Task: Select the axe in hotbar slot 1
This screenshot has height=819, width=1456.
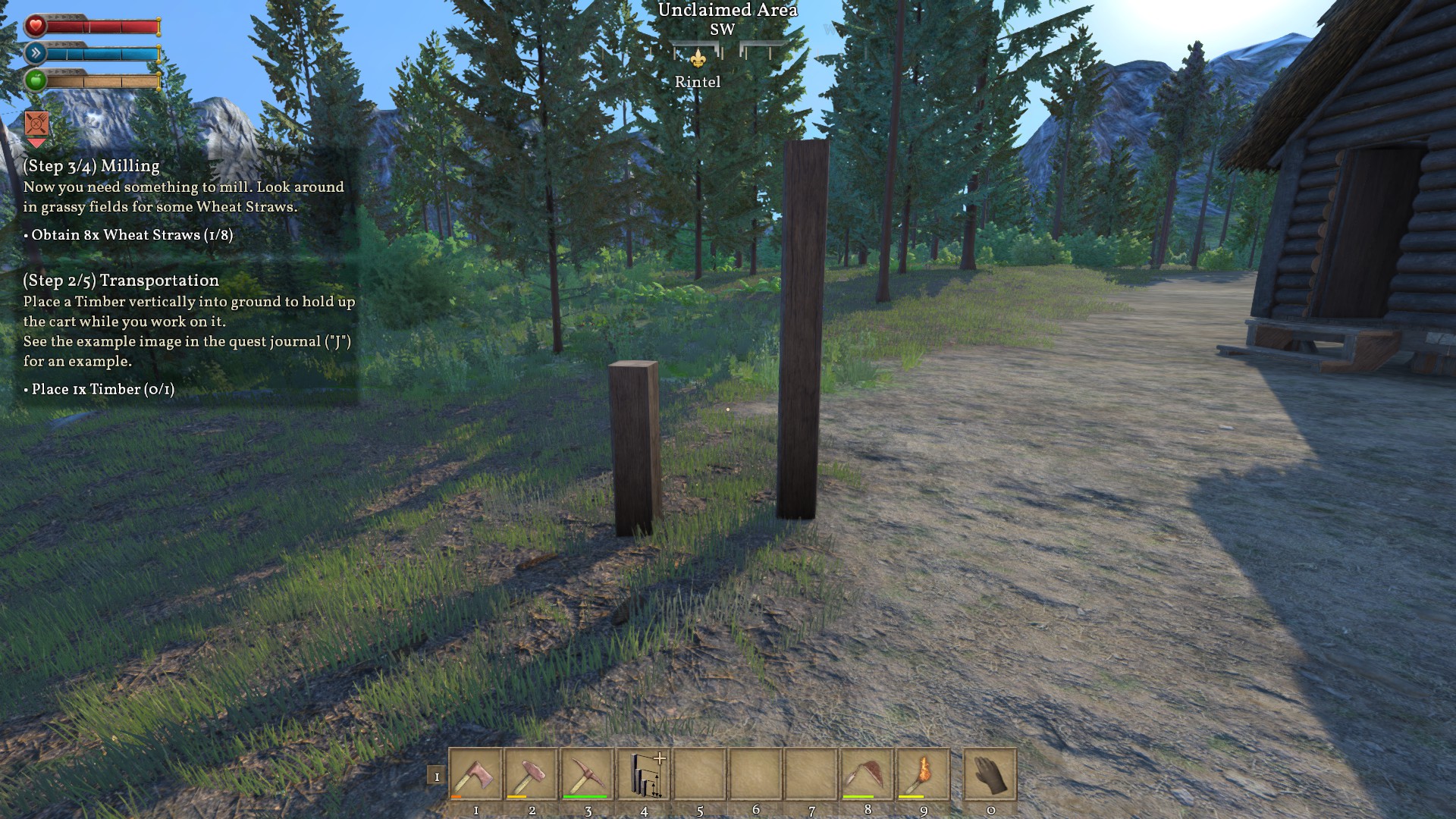Action: (475, 774)
